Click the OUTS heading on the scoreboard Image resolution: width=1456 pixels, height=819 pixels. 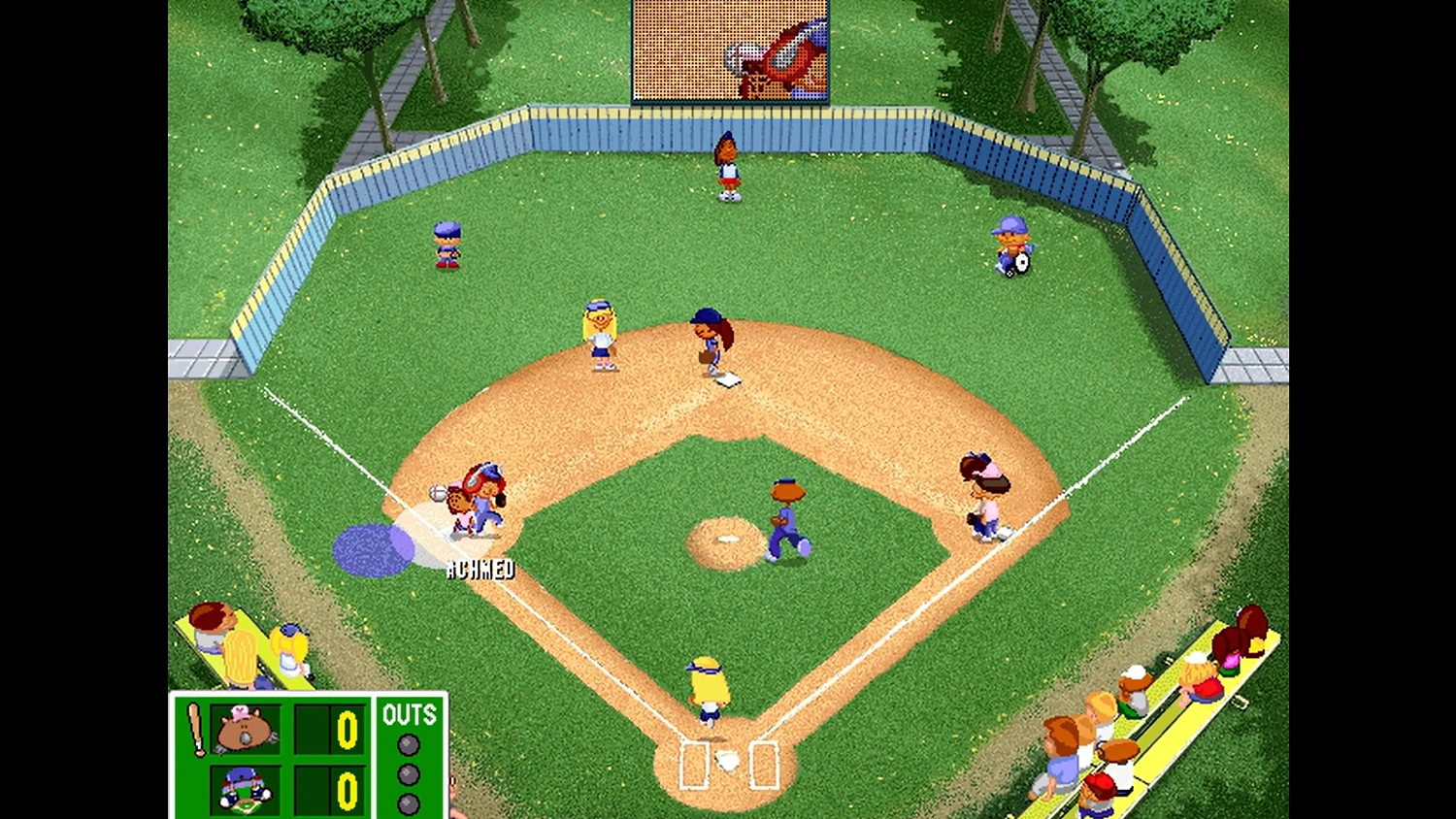410,715
